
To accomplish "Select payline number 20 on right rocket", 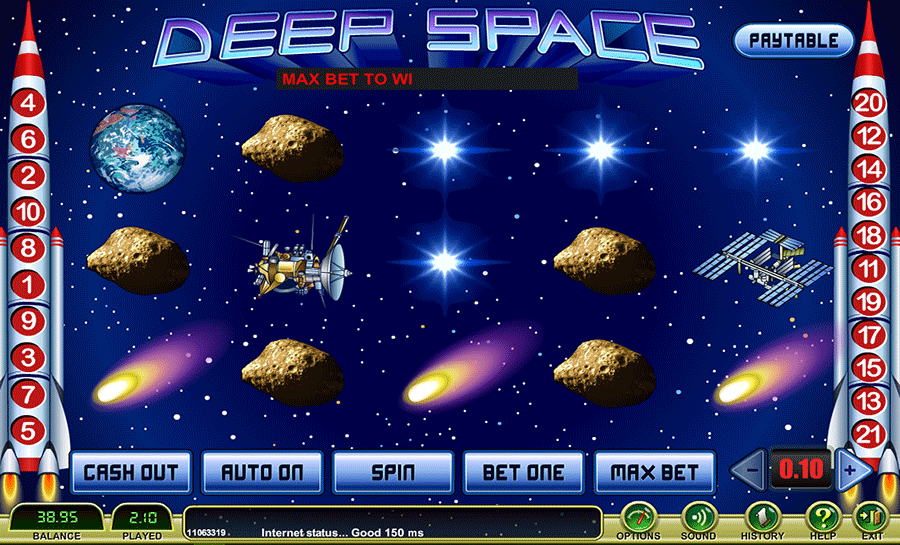I will click(x=870, y=102).
